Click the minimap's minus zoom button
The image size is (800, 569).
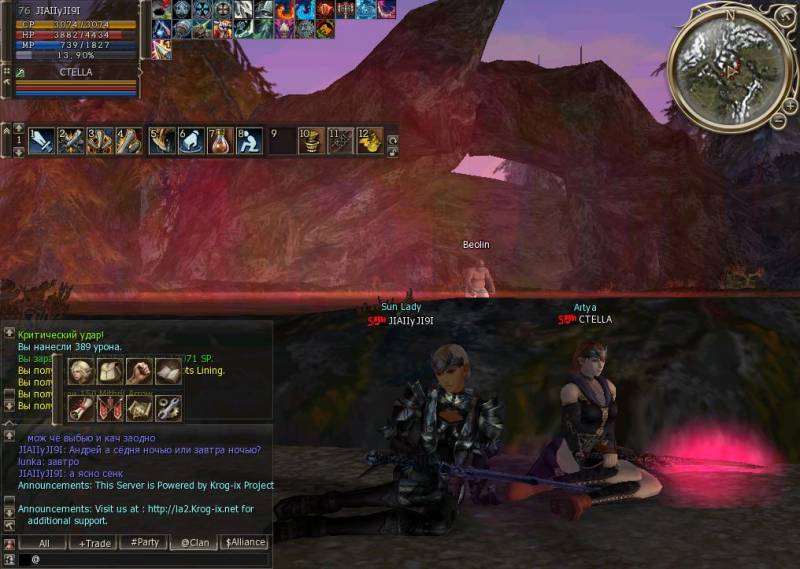point(777,120)
